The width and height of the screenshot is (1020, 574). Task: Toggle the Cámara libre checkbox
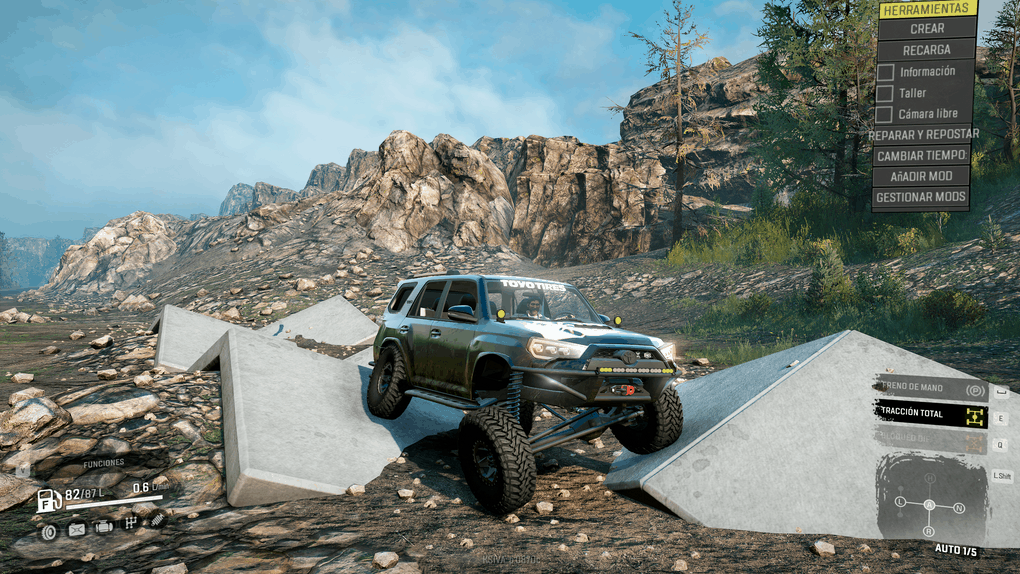click(x=885, y=114)
